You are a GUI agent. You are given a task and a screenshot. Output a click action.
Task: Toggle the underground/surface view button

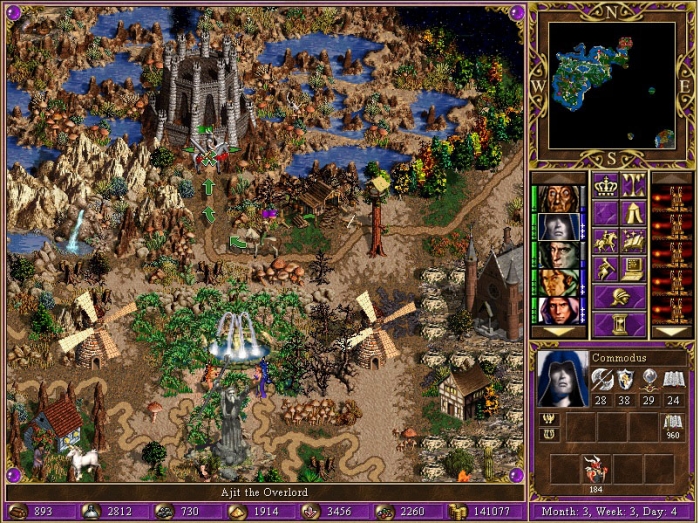(633, 185)
